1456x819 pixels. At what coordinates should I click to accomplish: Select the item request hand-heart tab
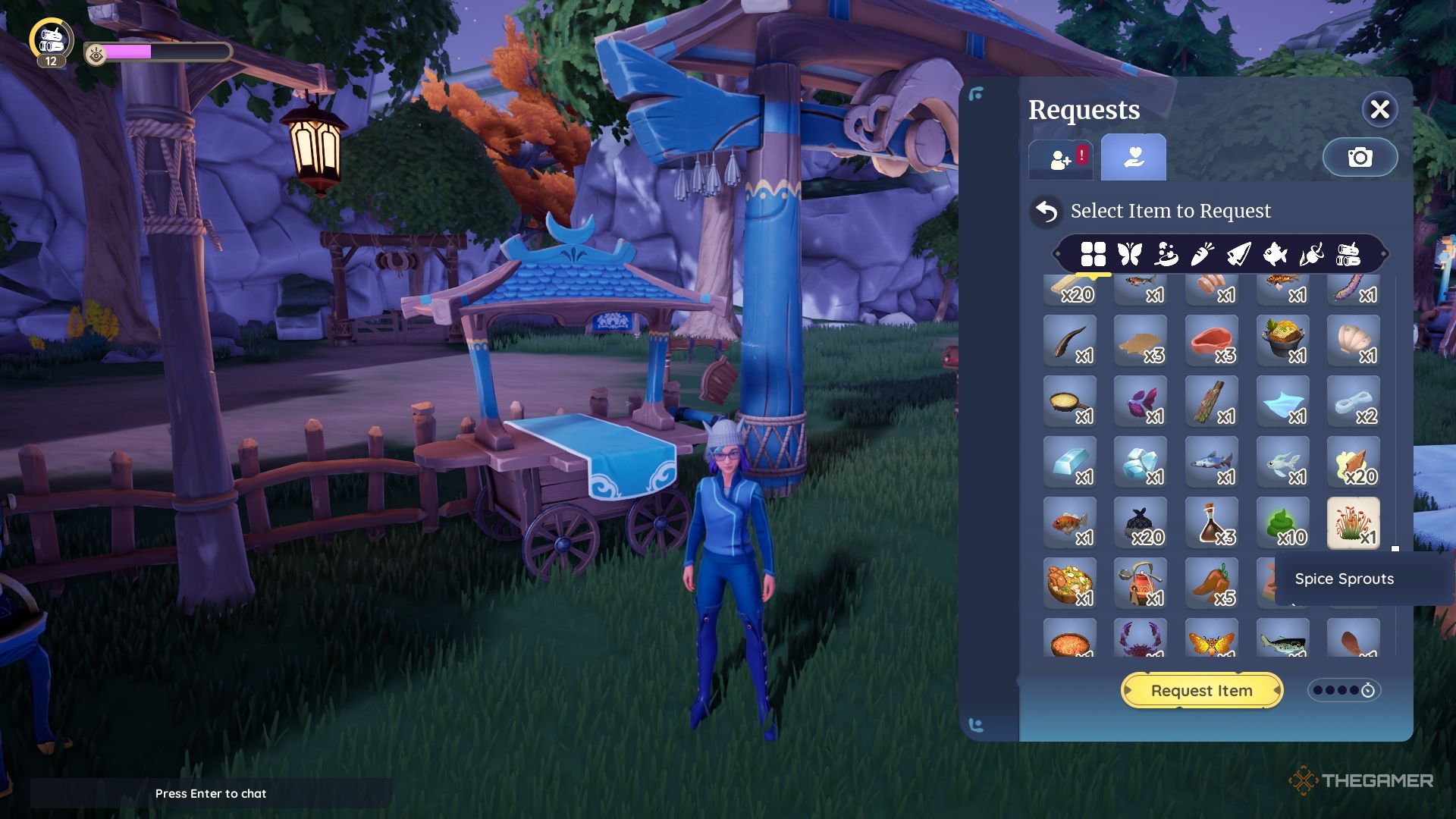(1133, 157)
